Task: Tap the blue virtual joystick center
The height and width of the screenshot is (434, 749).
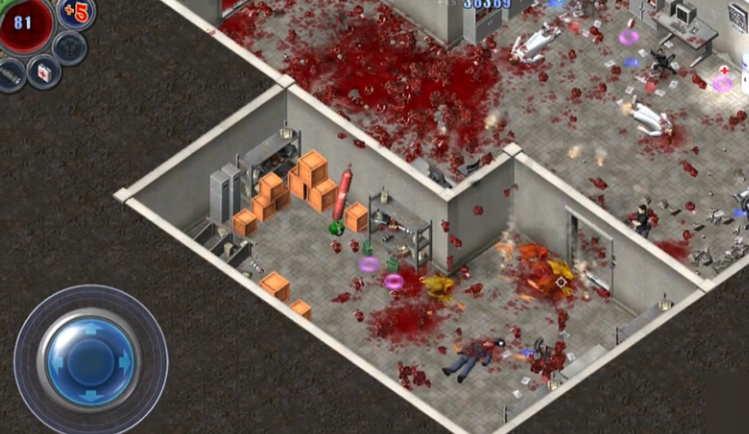Action: [x=90, y=360]
